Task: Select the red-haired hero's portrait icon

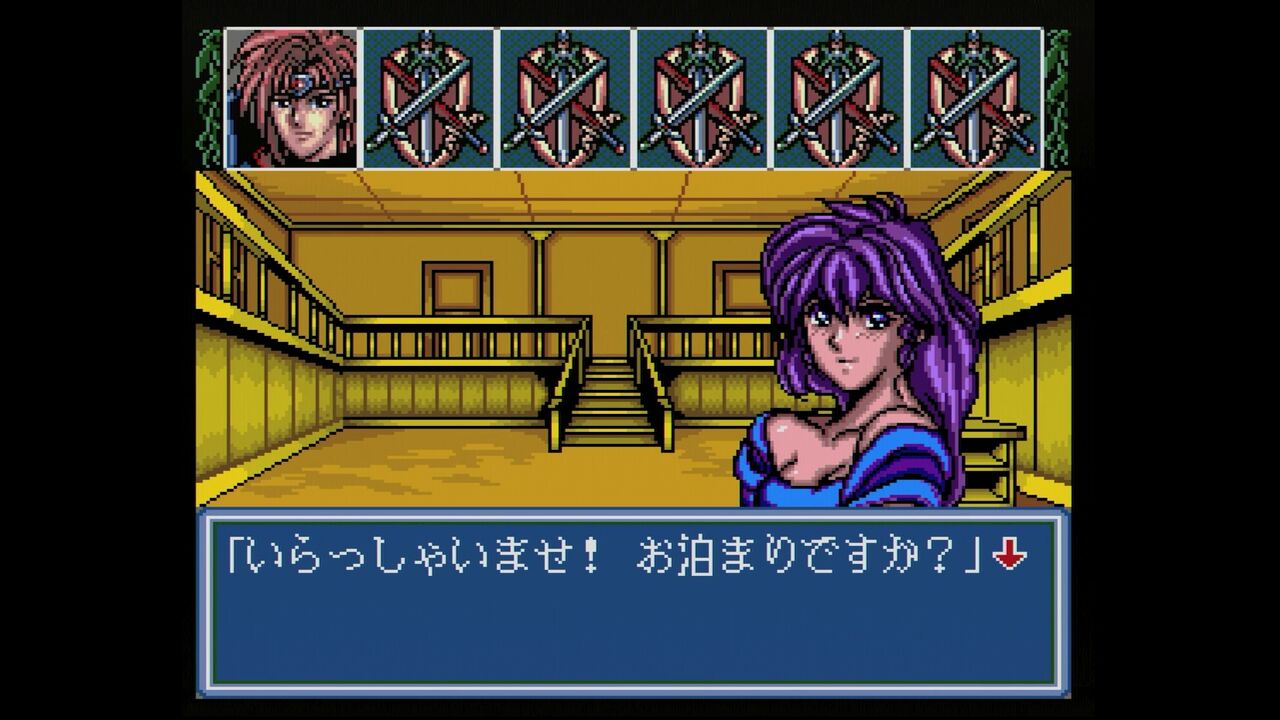Action: [x=290, y=95]
